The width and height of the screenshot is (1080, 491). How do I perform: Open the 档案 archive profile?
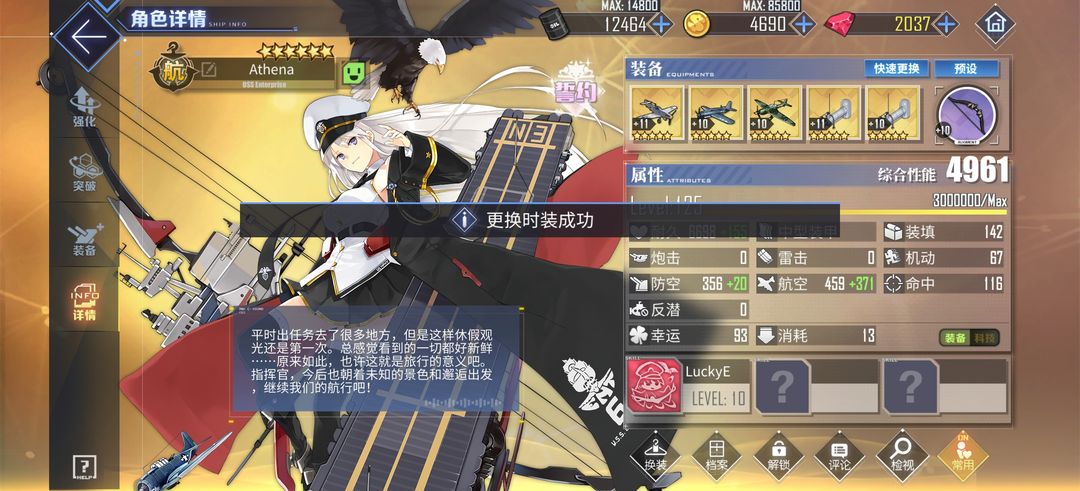click(716, 455)
